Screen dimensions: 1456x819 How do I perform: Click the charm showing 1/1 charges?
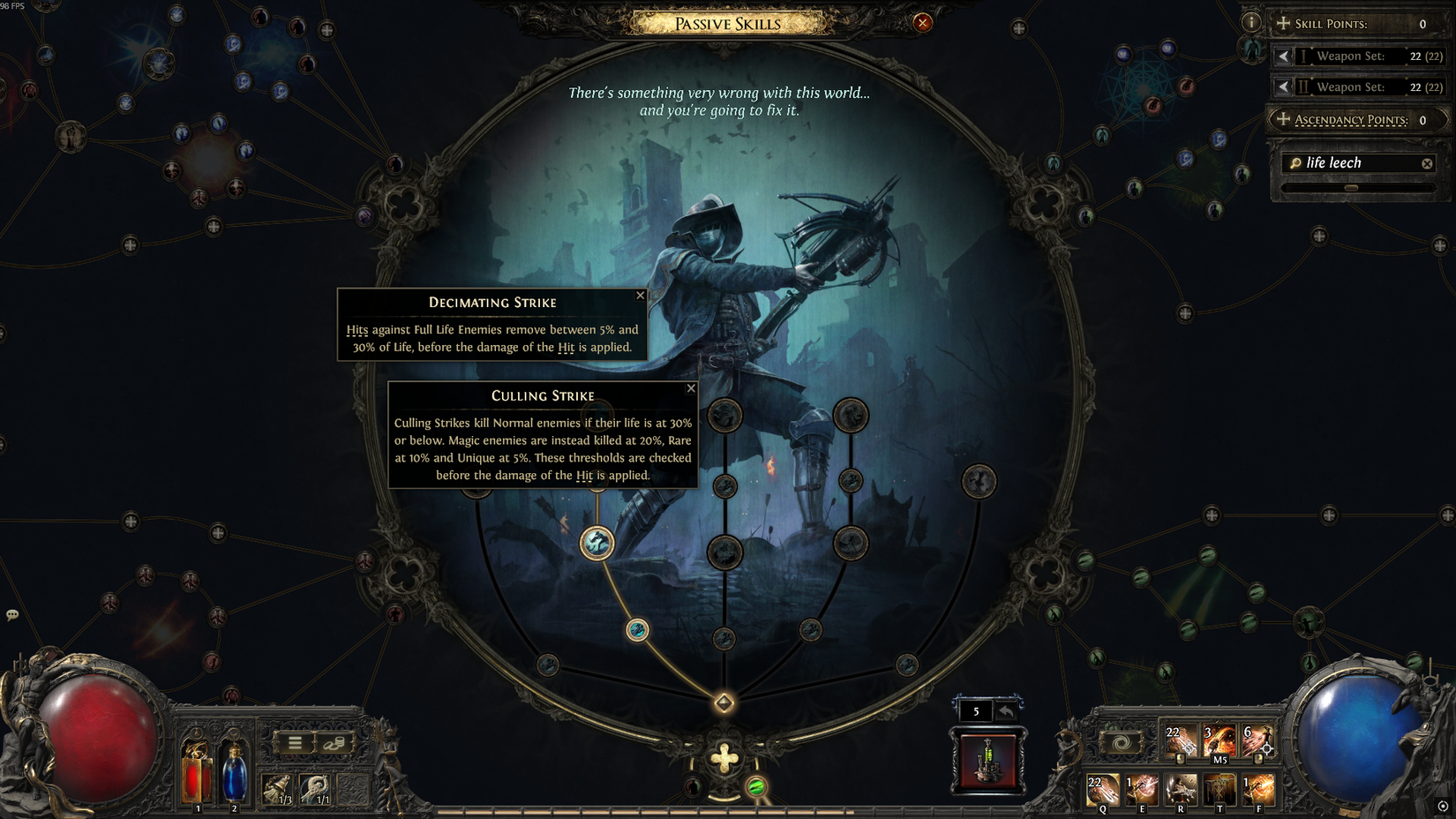coord(314,787)
